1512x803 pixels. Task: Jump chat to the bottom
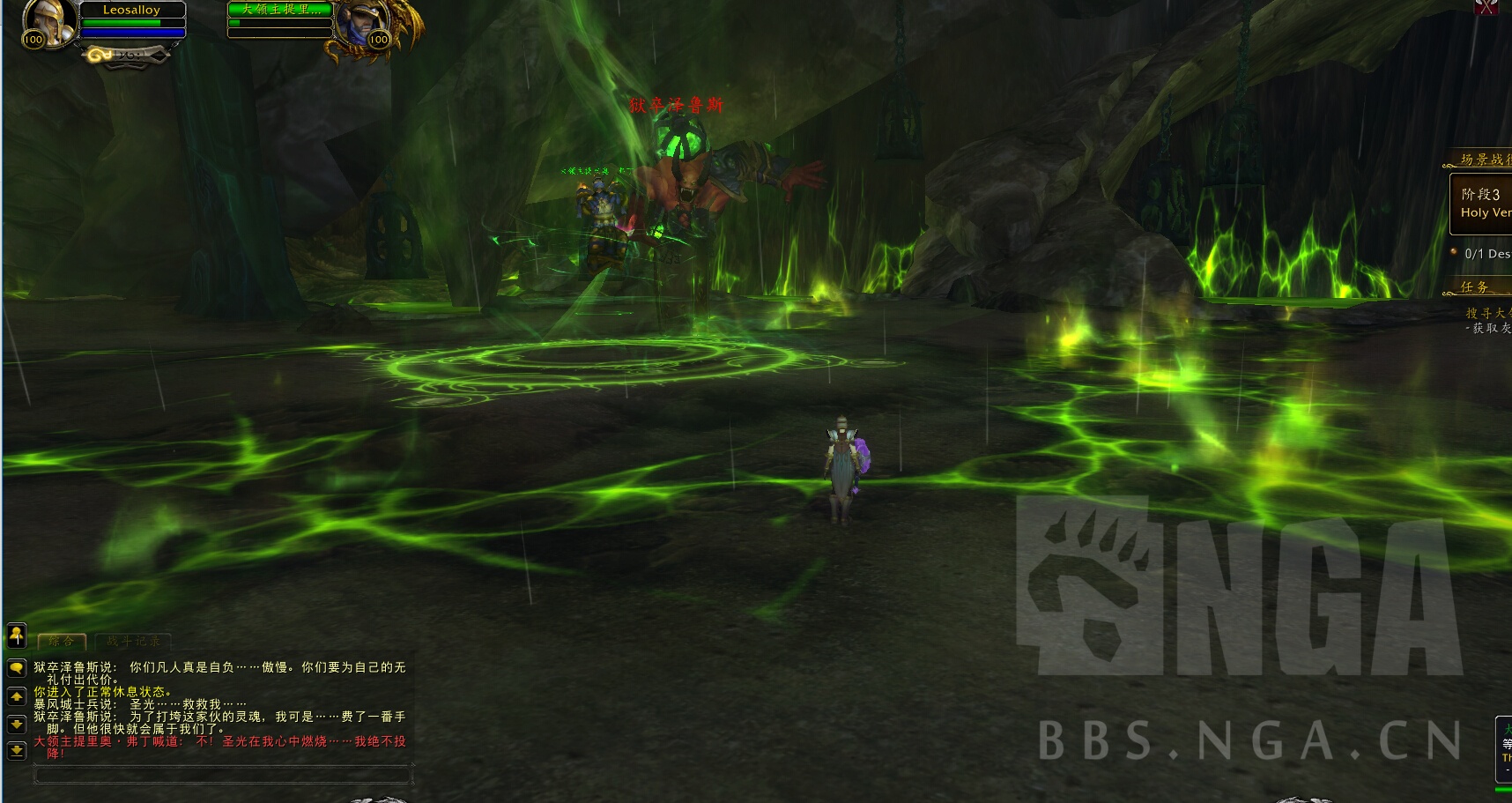[17, 750]
